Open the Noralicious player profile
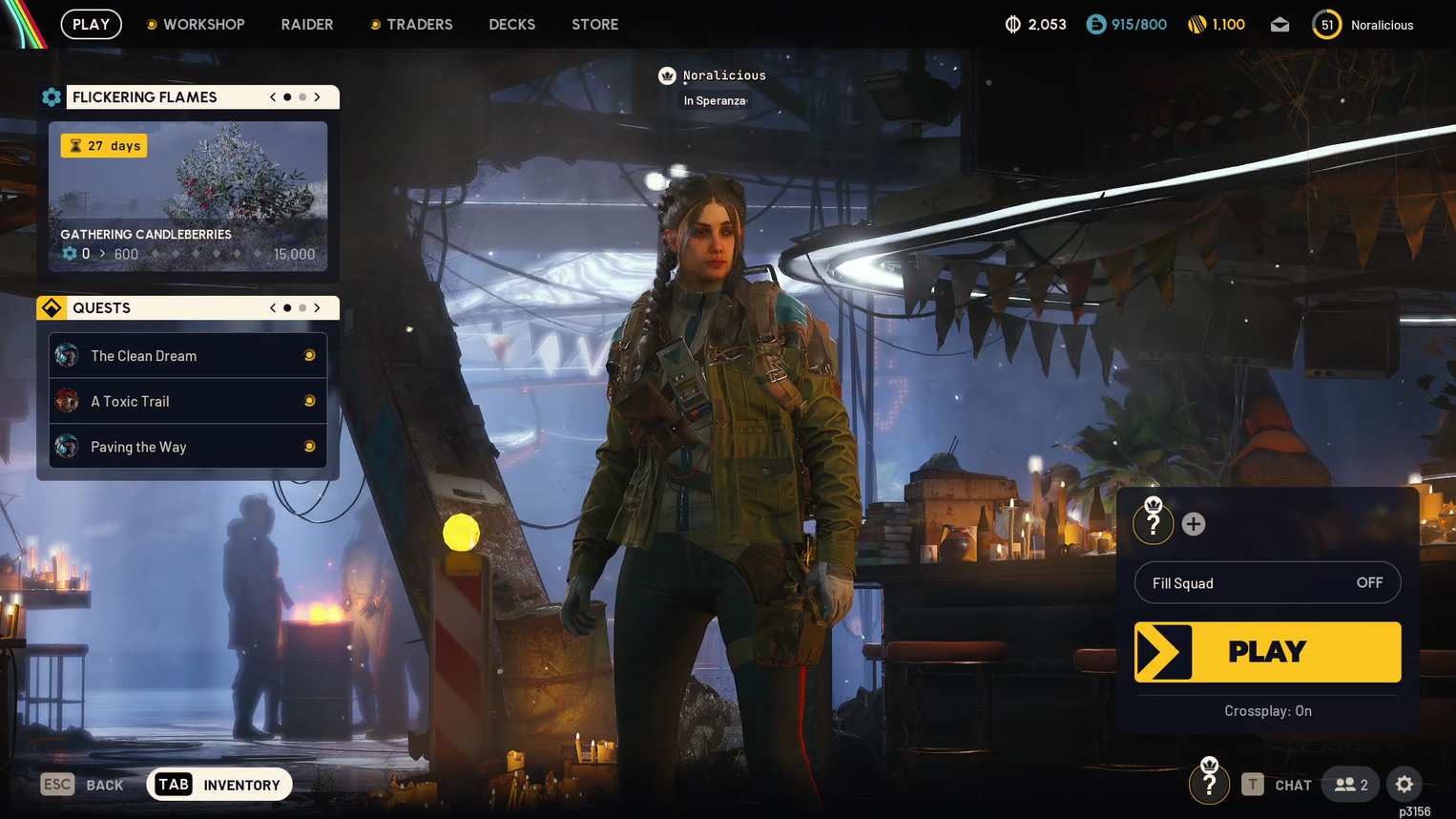The height and width of the screenshot is (819, 1456). [x=1365, y=25]
